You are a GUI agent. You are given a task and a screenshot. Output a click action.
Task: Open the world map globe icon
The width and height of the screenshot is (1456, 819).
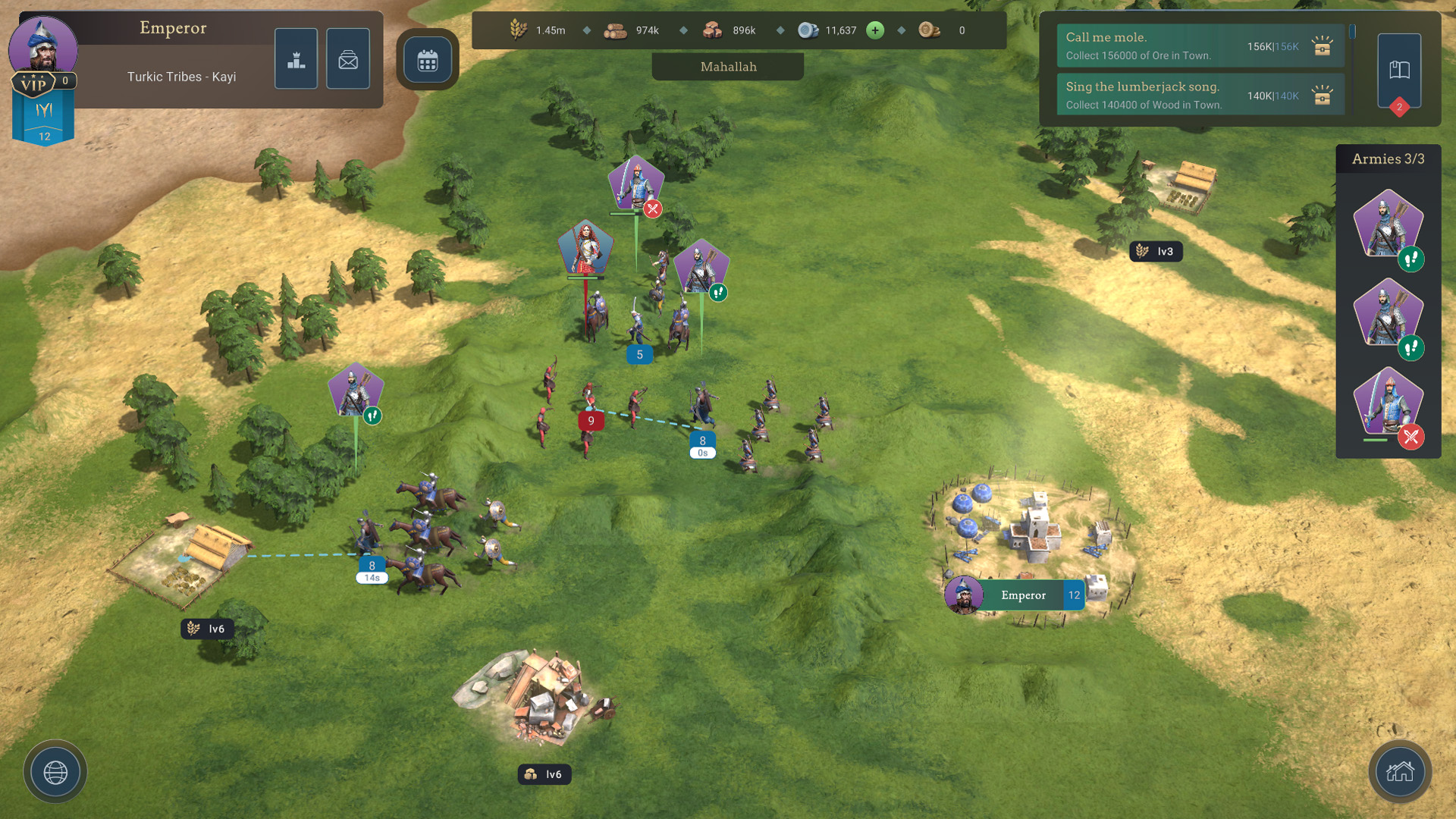tap(55, 771)
